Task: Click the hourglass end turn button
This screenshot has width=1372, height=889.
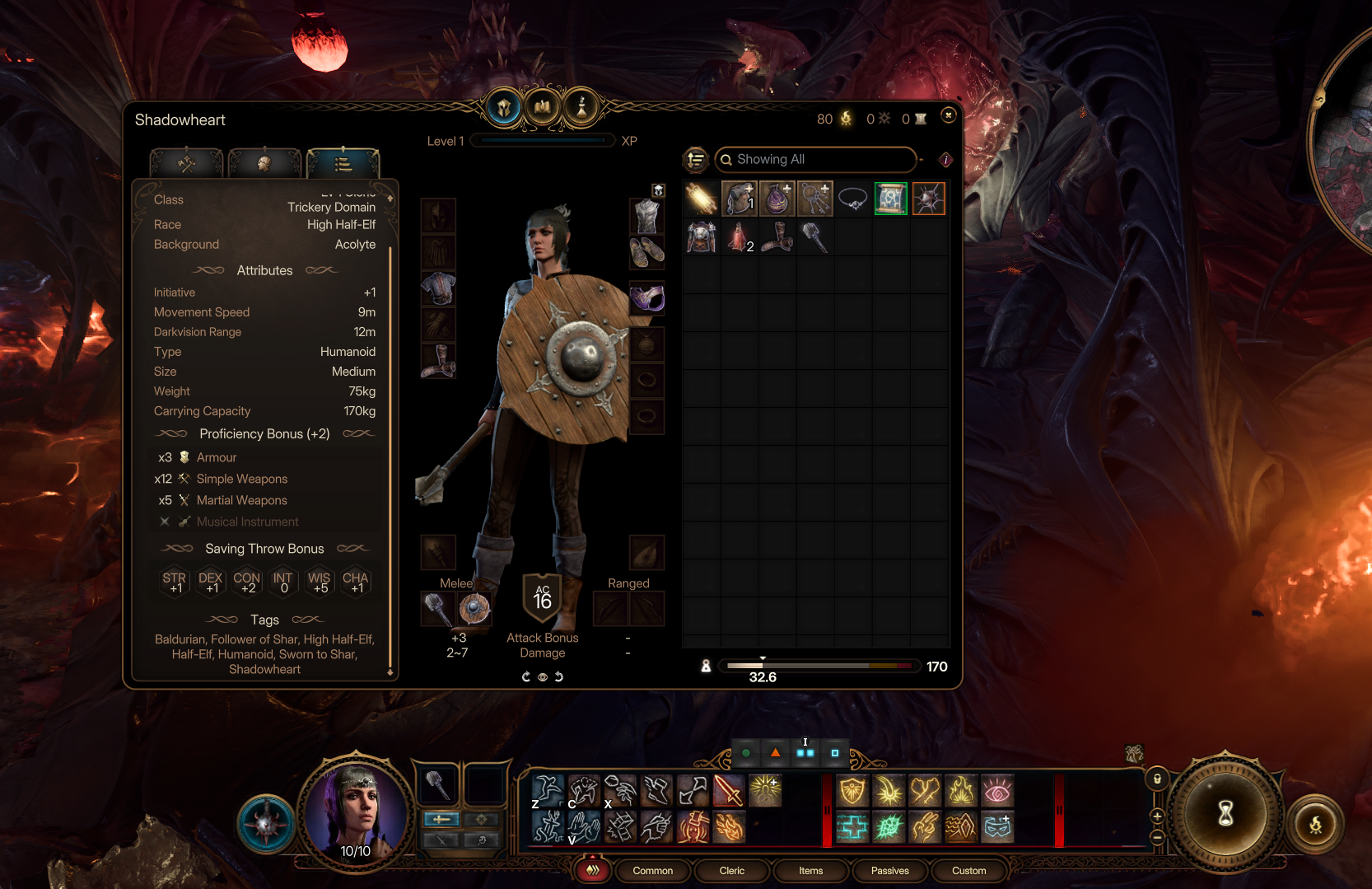Action: [1225, 814]
